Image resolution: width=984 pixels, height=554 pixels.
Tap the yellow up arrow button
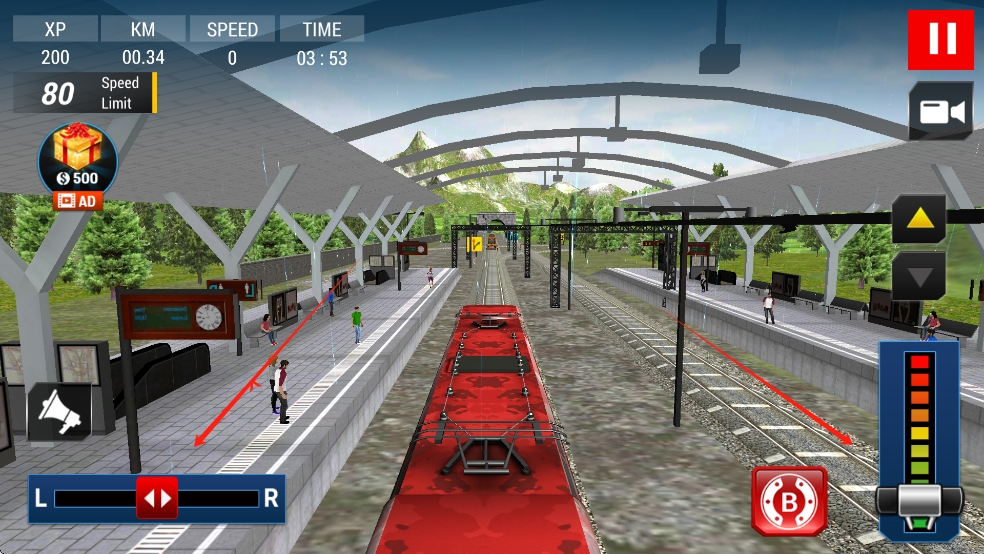coord(919,218)
